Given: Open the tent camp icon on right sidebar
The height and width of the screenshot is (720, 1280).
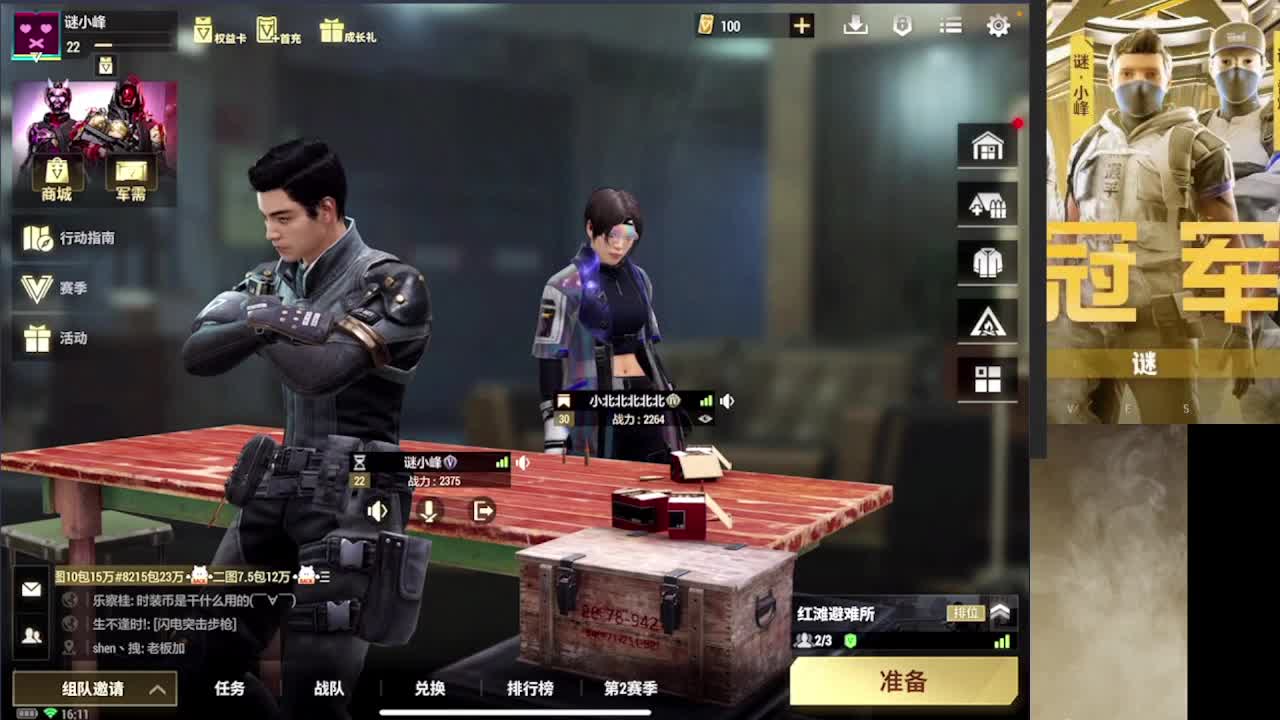Looking at the screenshot, I should pyautogui.click(x=987, y=321).
